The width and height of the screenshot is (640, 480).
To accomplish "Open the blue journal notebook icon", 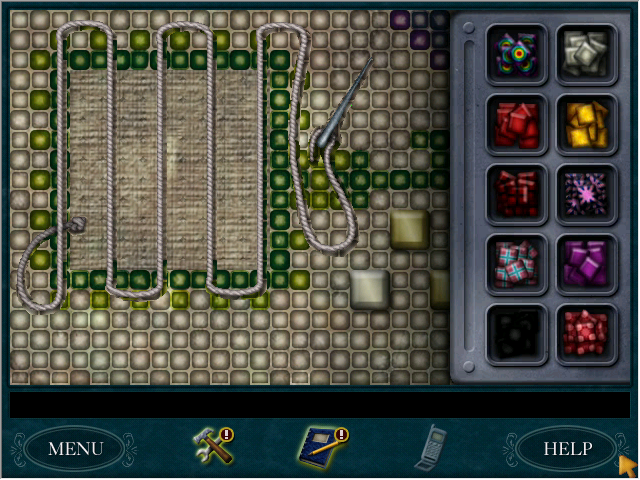I will coord(318,445).
